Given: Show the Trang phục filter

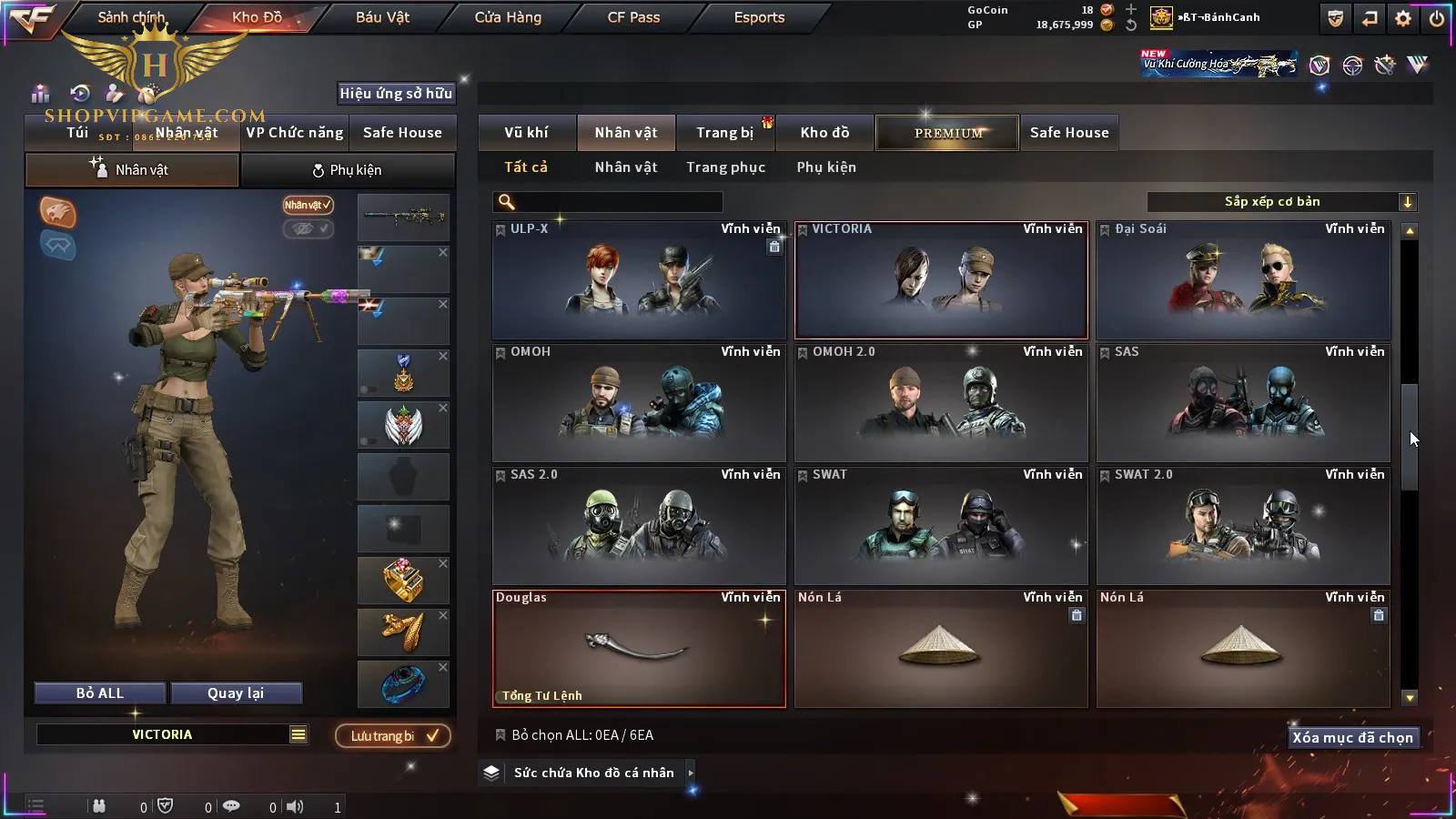Looking at the screenshot, I should coord(725,167).
